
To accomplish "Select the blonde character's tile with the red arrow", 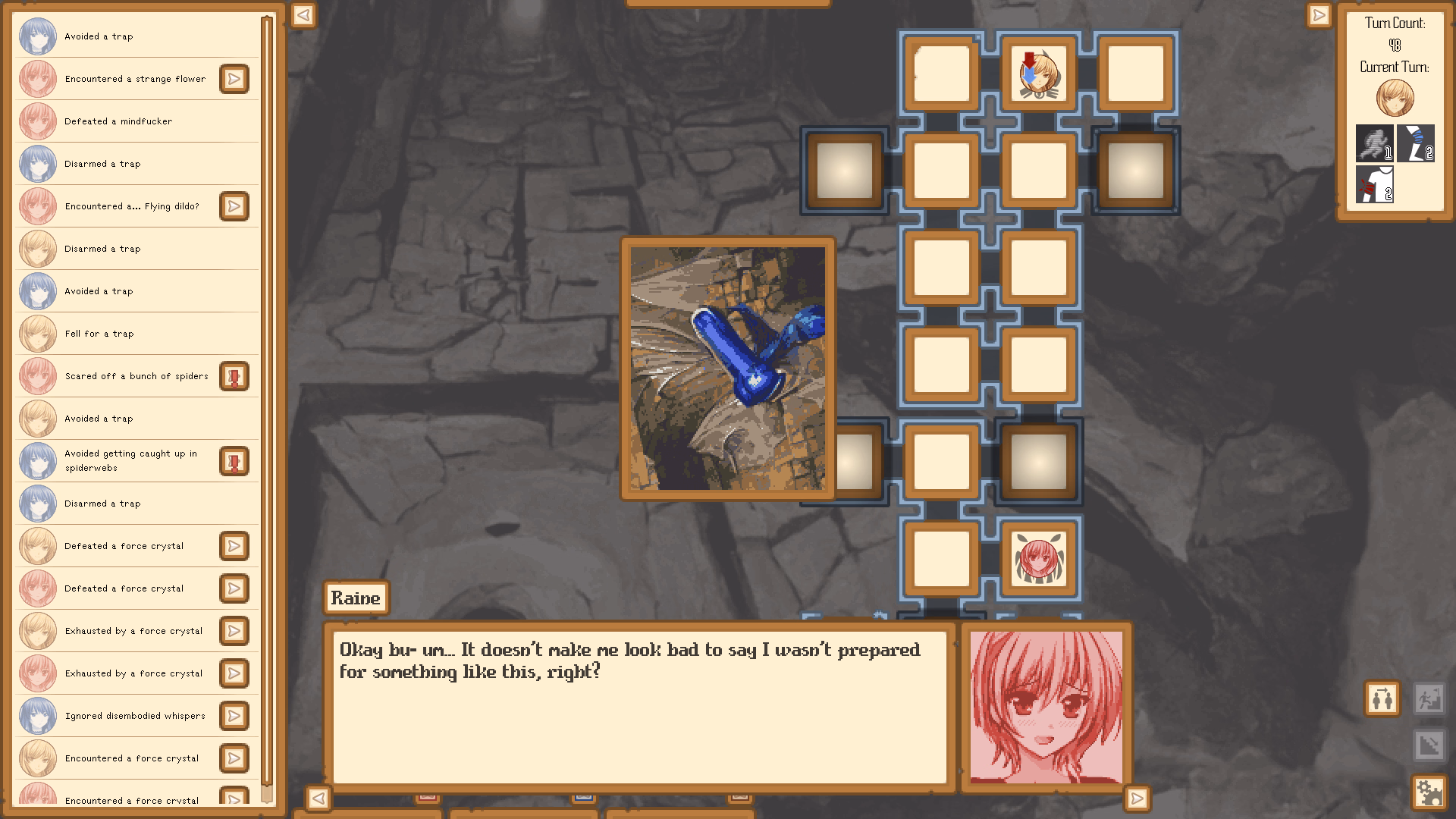I will tap(1039, 74).
